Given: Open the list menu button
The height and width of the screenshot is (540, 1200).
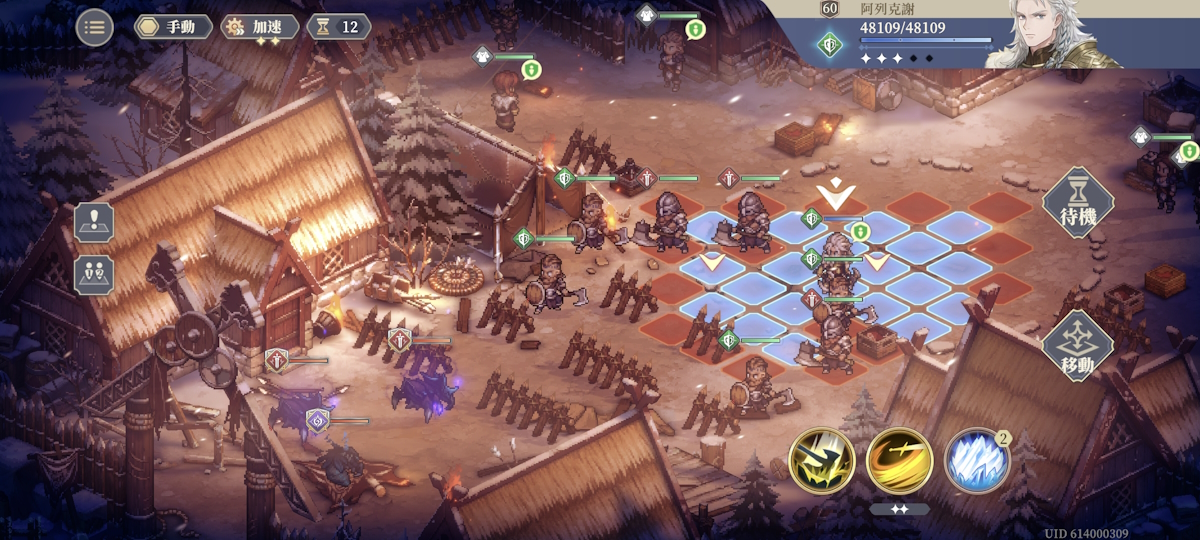Looking at the screenshot, I should coord(95,27).
